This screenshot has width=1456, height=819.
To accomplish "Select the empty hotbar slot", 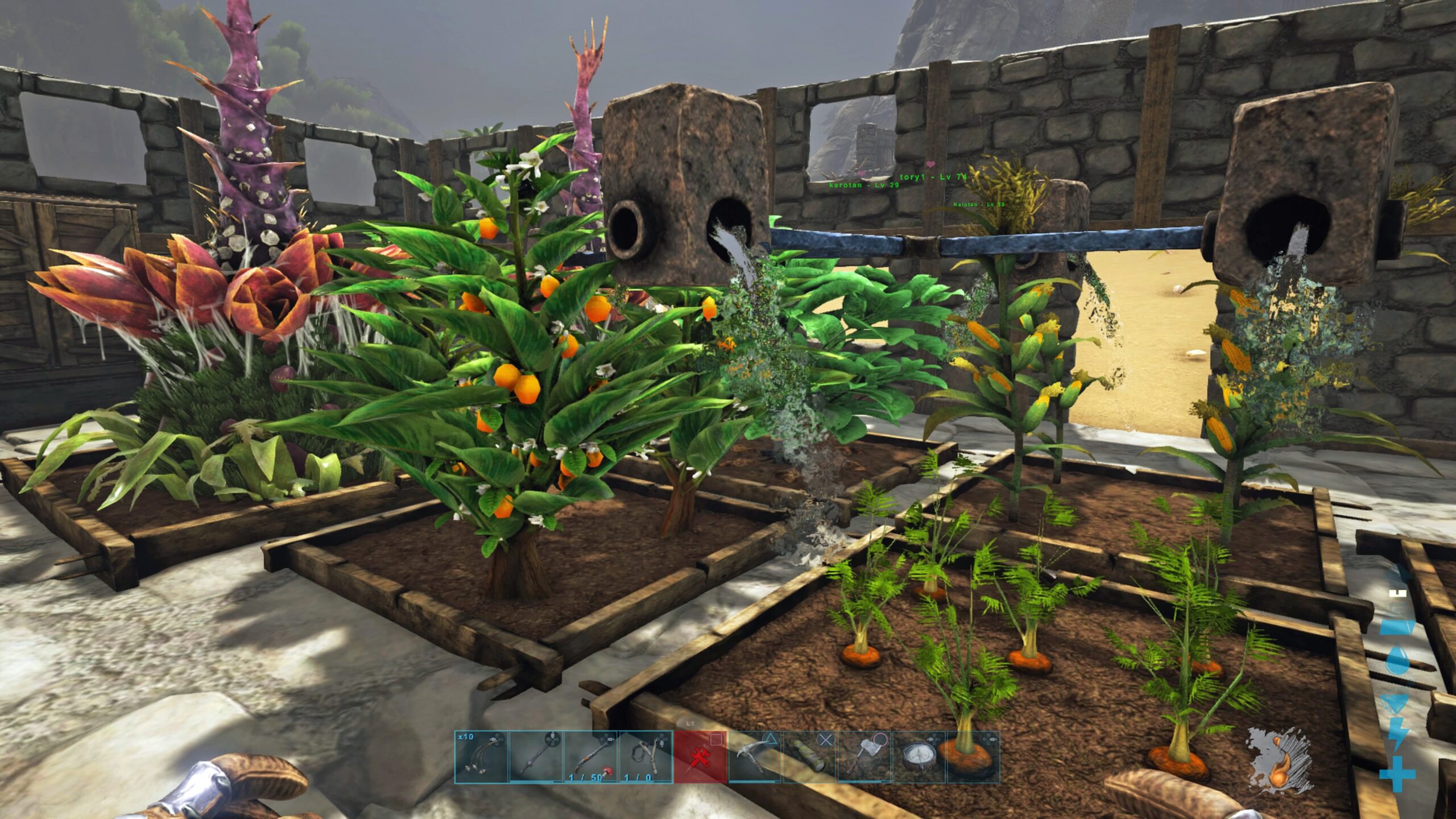I will pyautogui.click(x=973, y=757).
